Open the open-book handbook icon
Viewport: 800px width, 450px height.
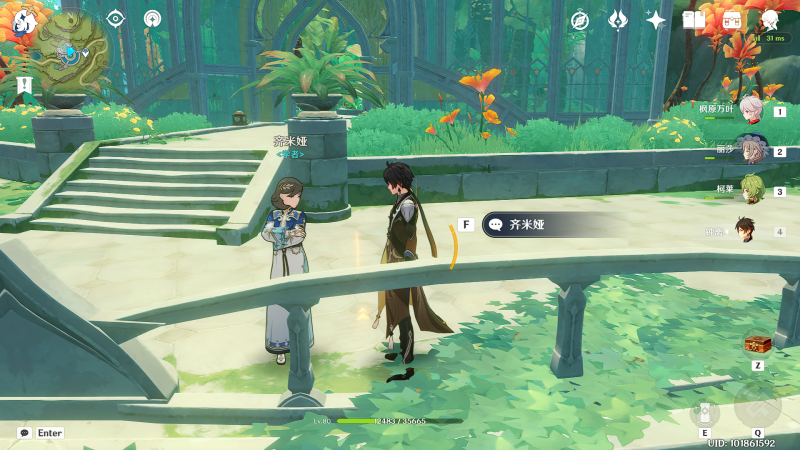click(694, 20)
